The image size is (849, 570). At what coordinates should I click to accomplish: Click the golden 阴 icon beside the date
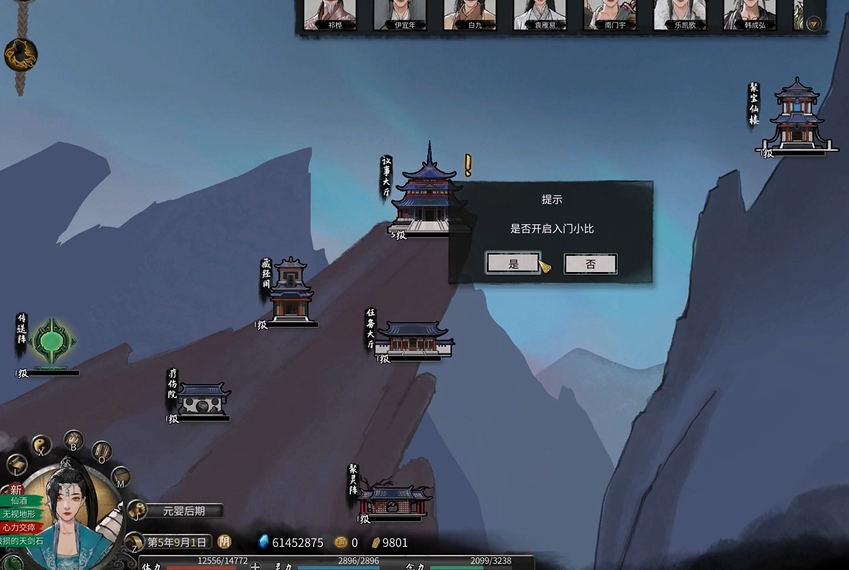point(225,541)
